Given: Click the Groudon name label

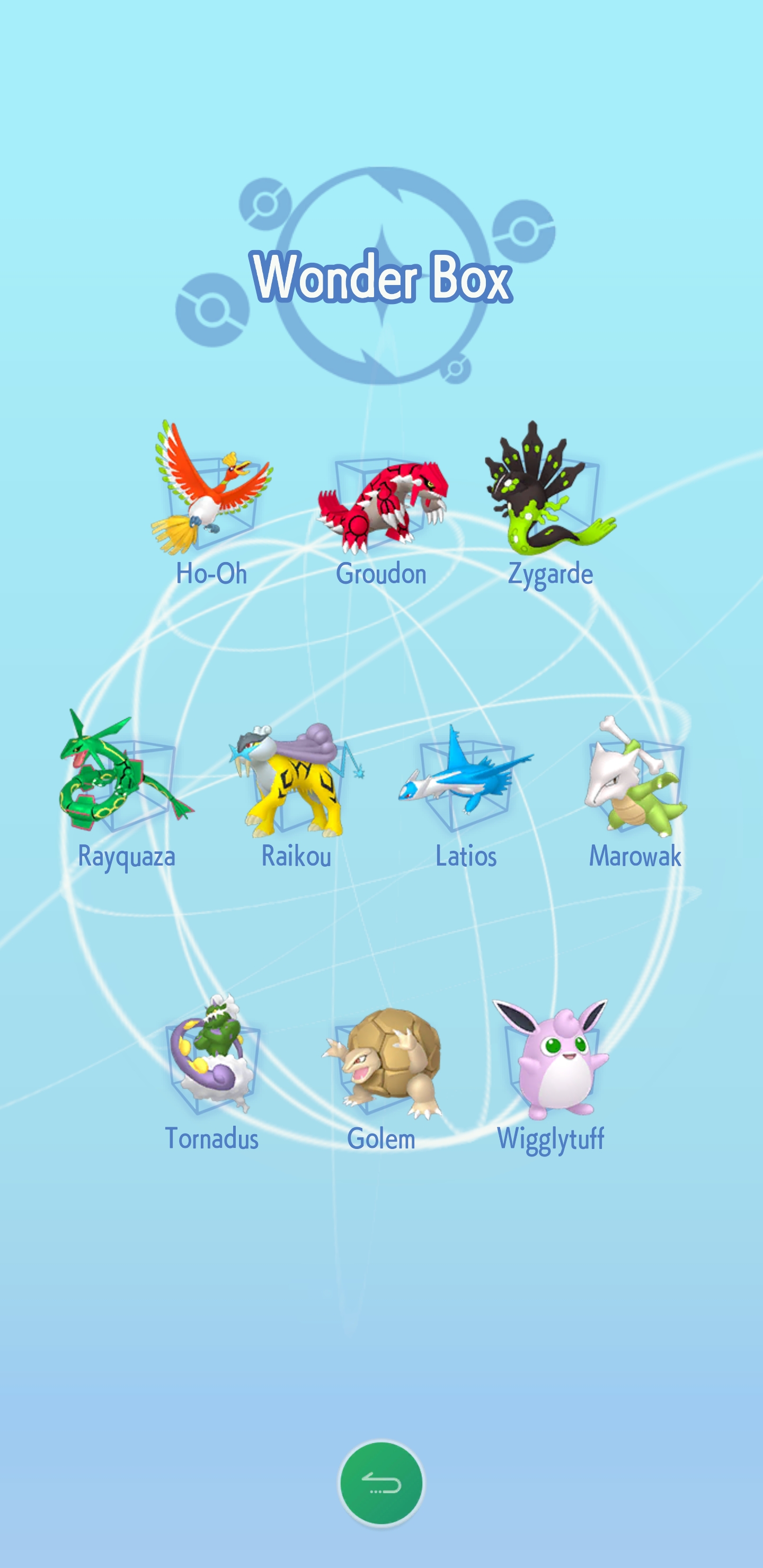Looking at the screenshot, I should (382, 573).
